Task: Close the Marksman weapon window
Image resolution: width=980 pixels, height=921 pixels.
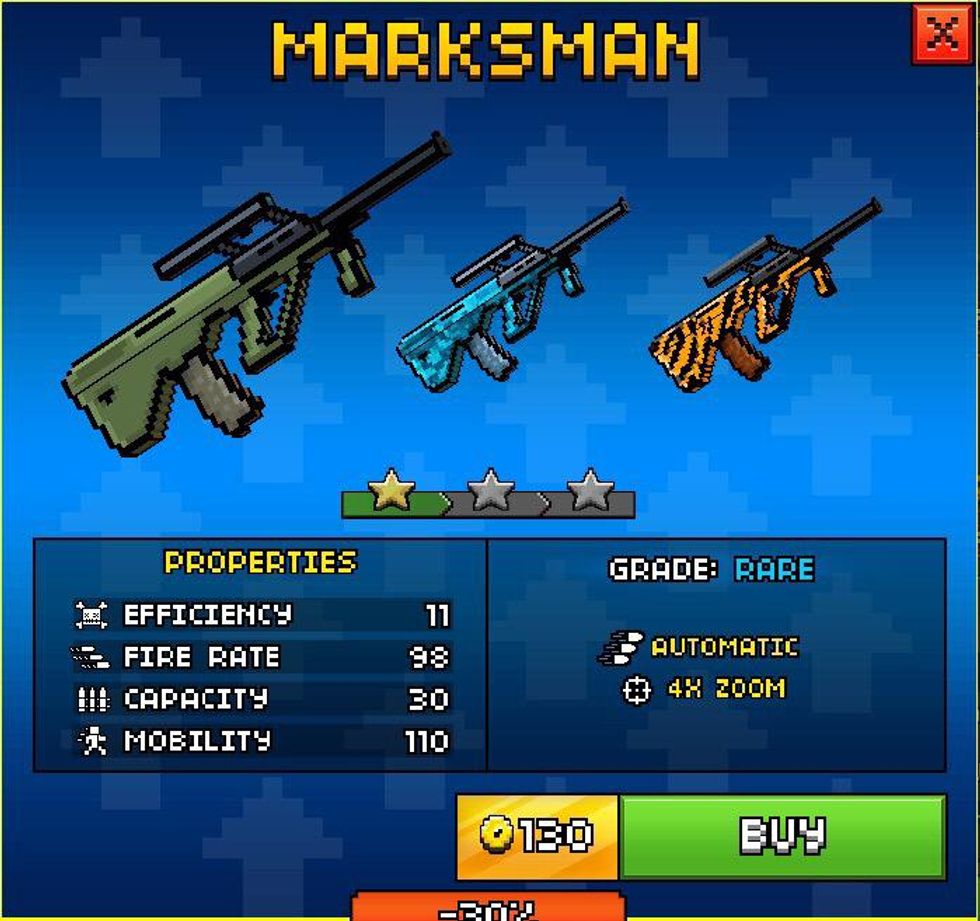Action: point(941,35)
